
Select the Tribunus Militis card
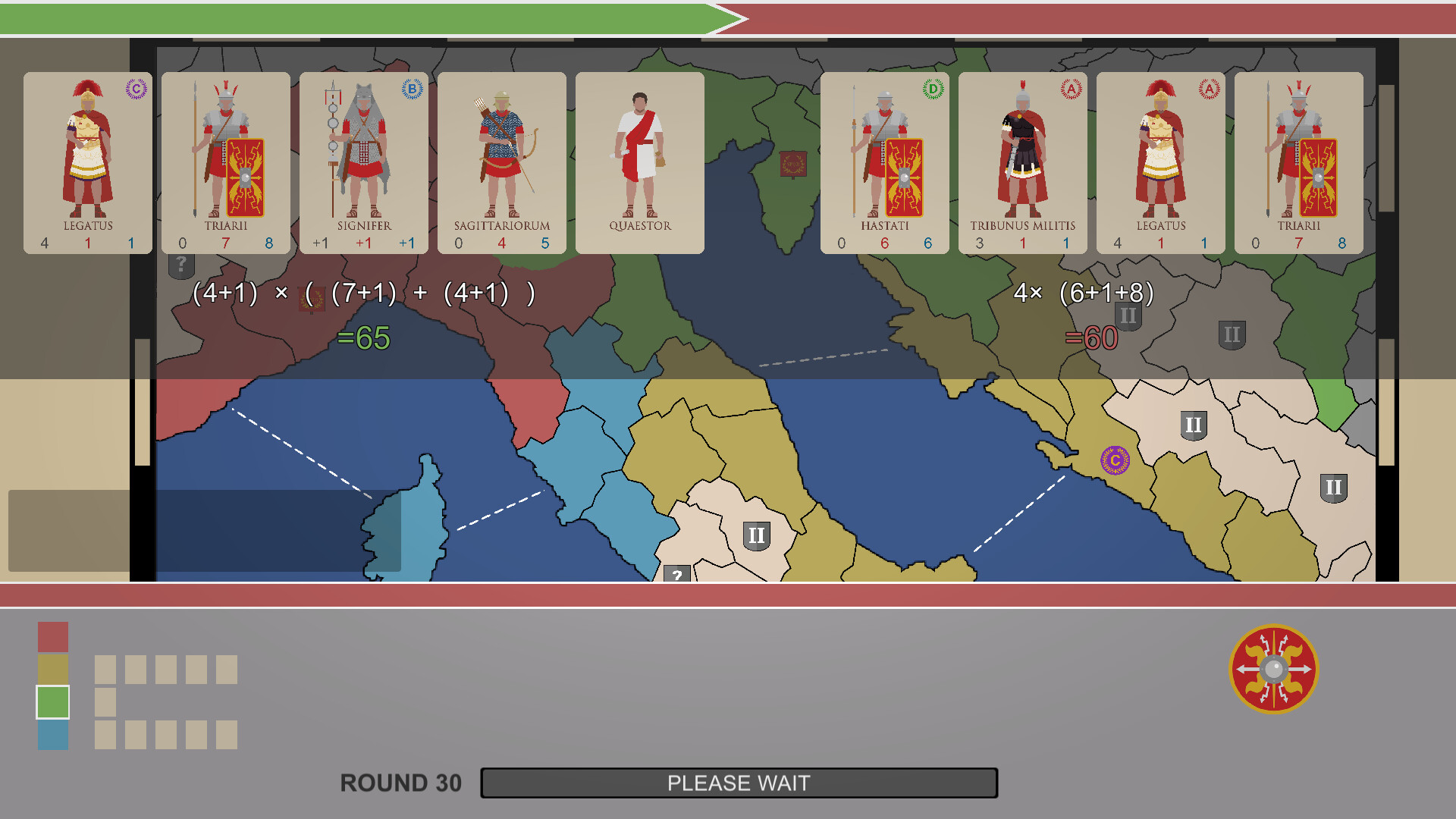(x=1022, y=162)
